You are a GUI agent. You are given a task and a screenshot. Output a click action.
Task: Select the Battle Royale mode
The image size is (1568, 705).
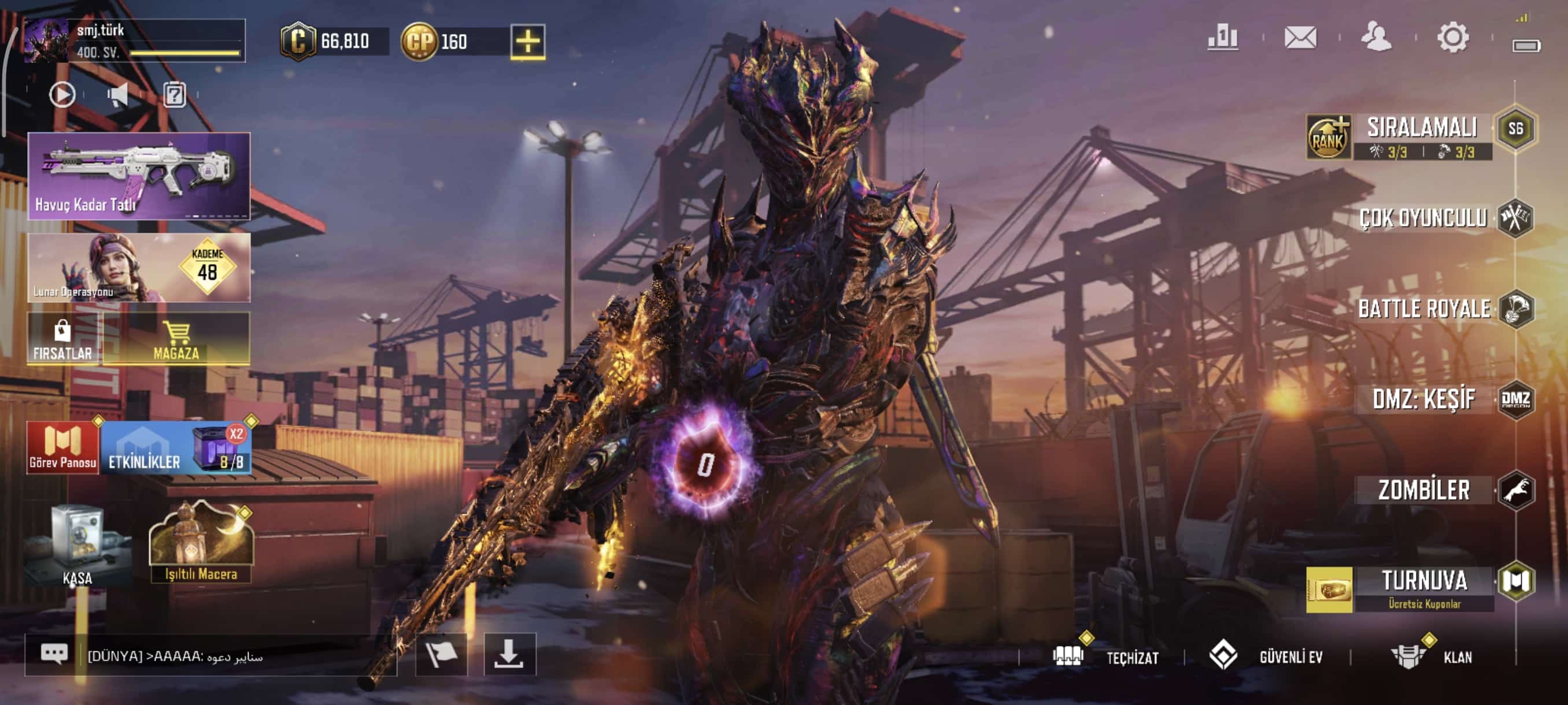(1425, 309)
